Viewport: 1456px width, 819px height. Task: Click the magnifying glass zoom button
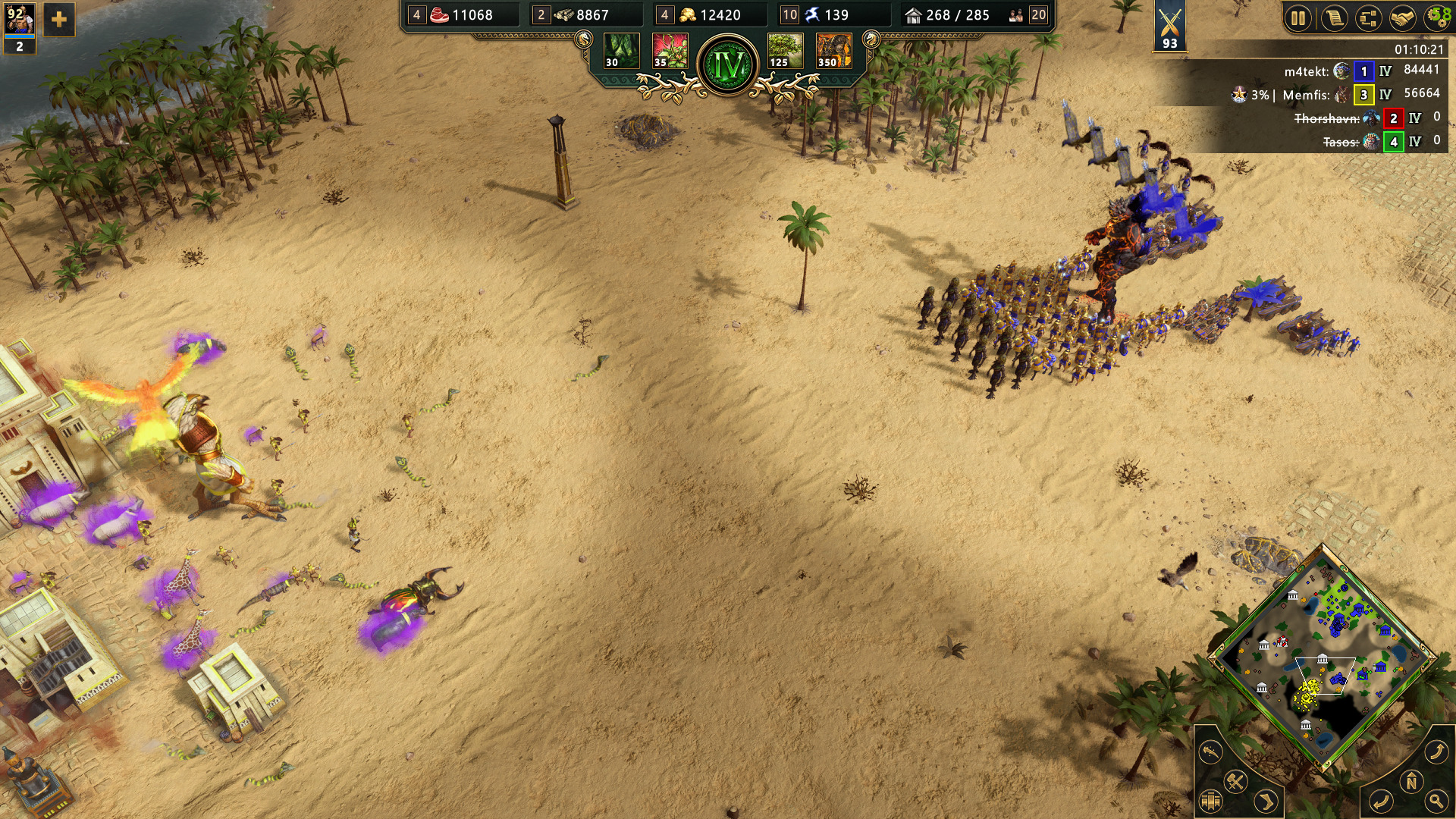coord(1436,801)
